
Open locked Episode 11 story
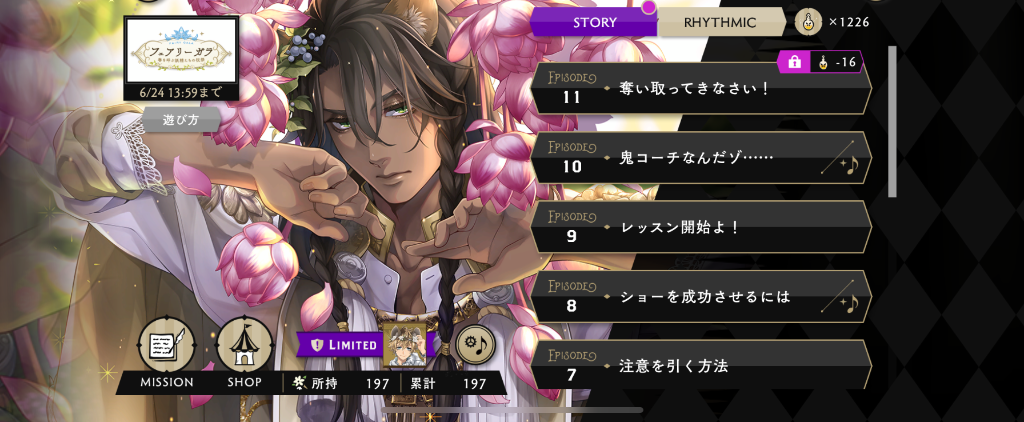[700, 90]
